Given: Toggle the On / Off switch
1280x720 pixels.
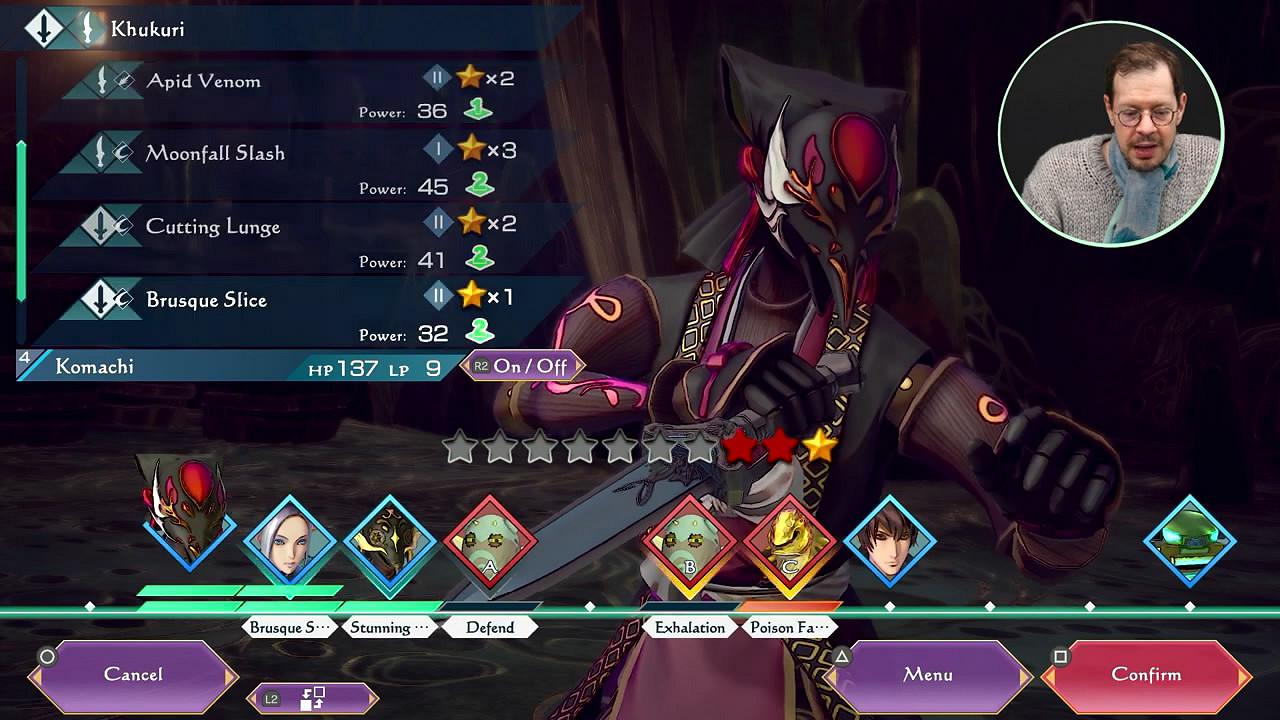Looking at the screenshot, I should [x=521, y=366].
